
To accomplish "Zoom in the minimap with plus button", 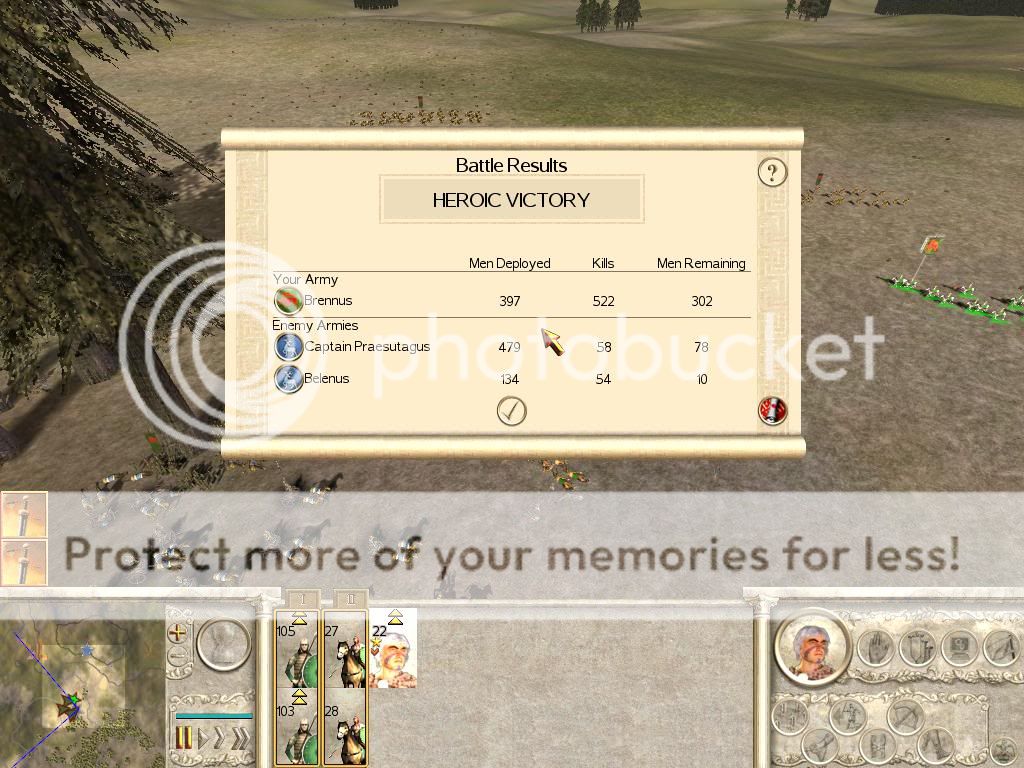I will [x=178, y=632].
